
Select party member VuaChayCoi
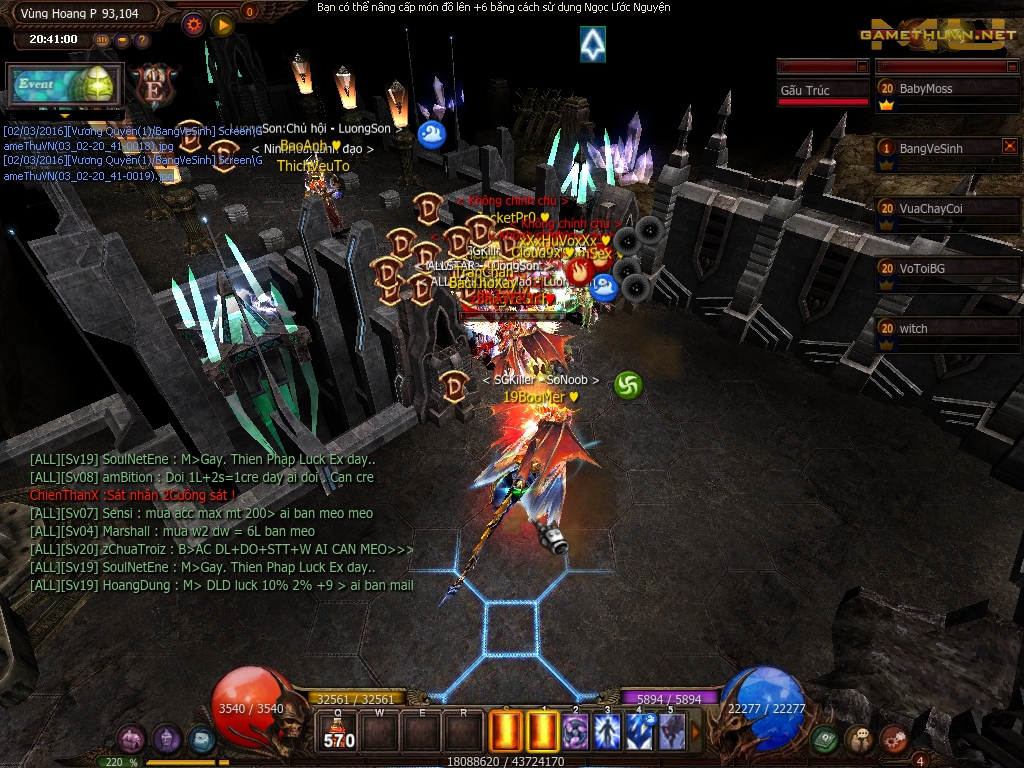pyautogui.click(x=947, y=209)
